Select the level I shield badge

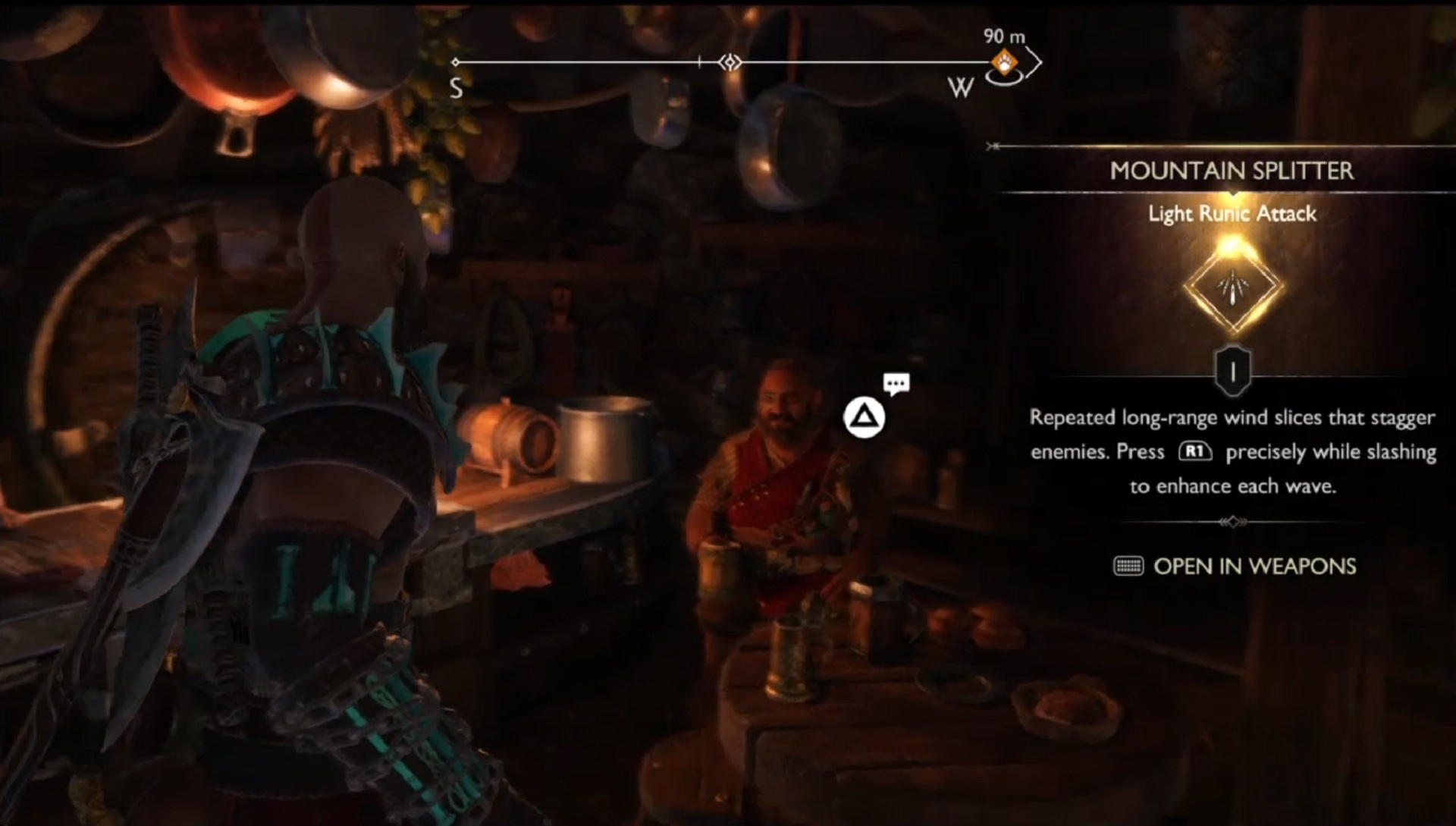[1233, 371]
